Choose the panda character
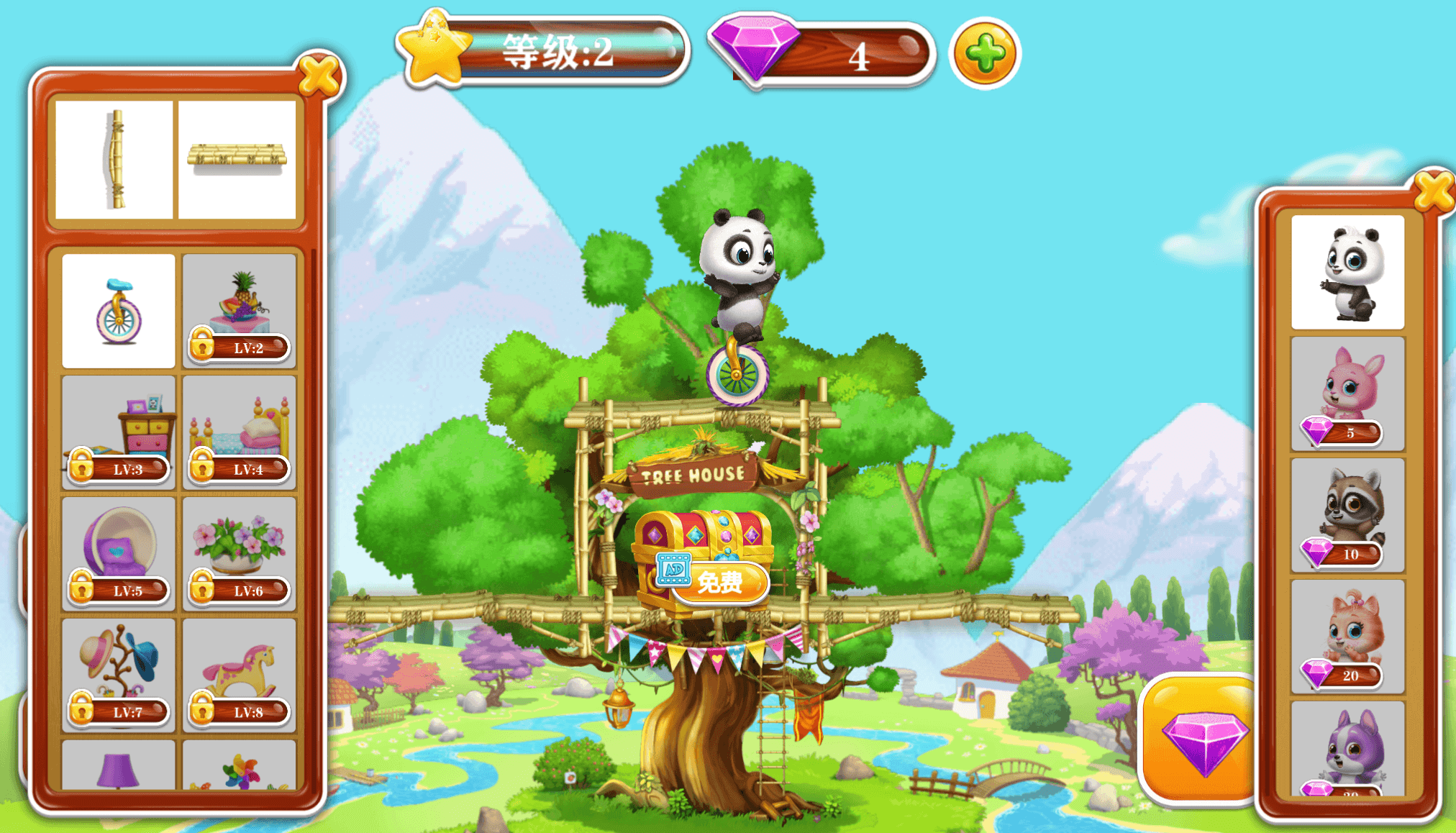 point(1347,272)
